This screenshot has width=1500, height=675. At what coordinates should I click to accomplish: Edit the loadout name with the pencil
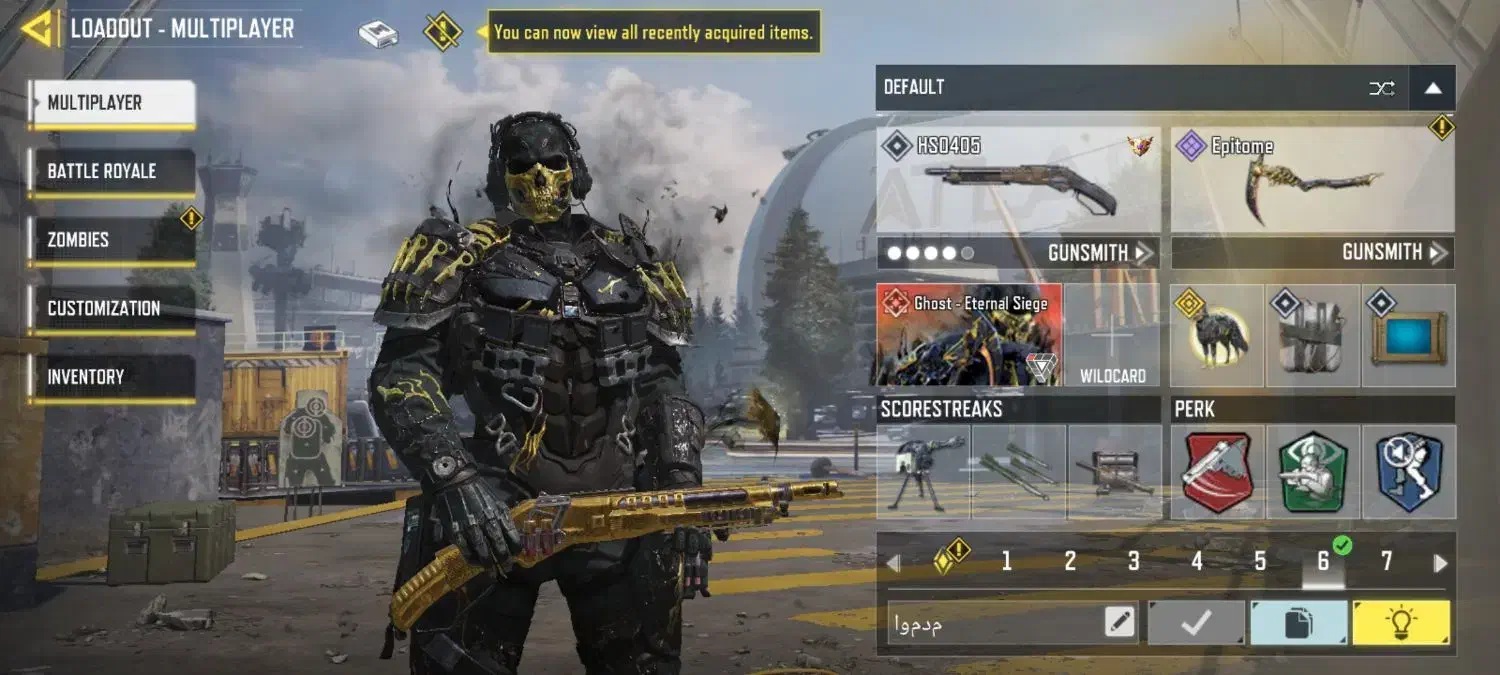pyautogui.click(x=1120, y=624)
